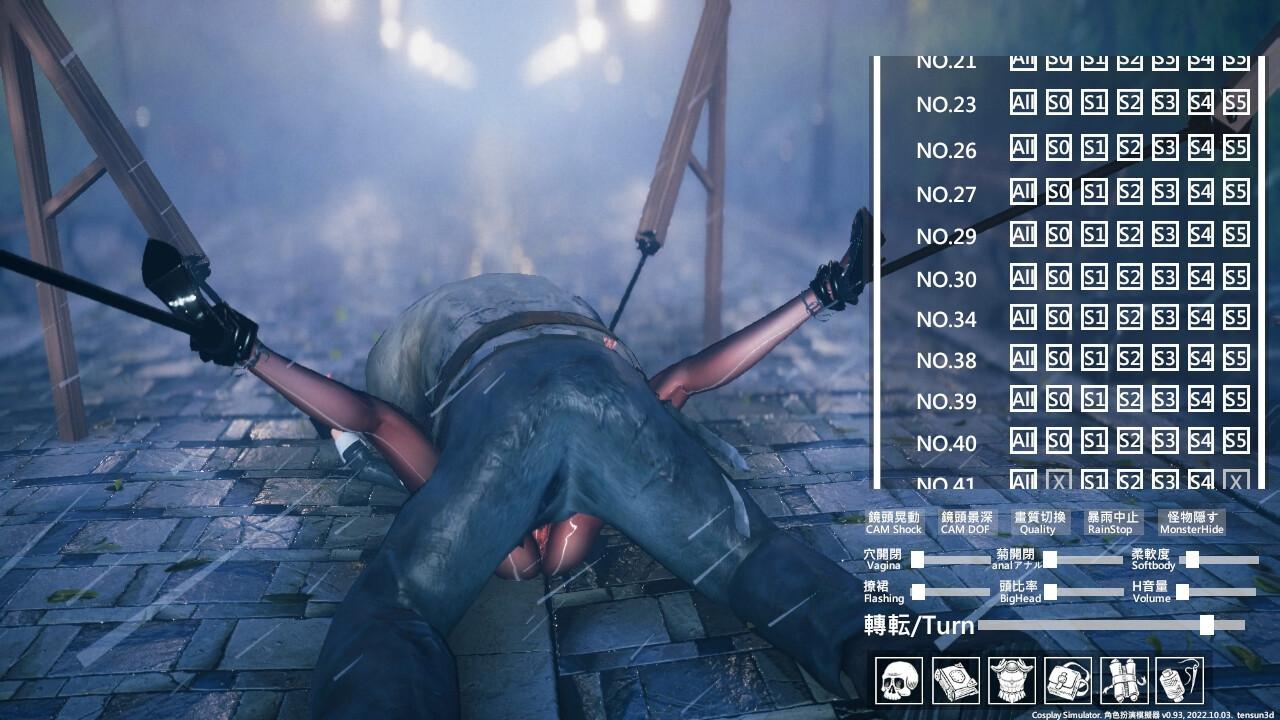
Task: Toggle the CAM Shock button
Action: point(893,523)
